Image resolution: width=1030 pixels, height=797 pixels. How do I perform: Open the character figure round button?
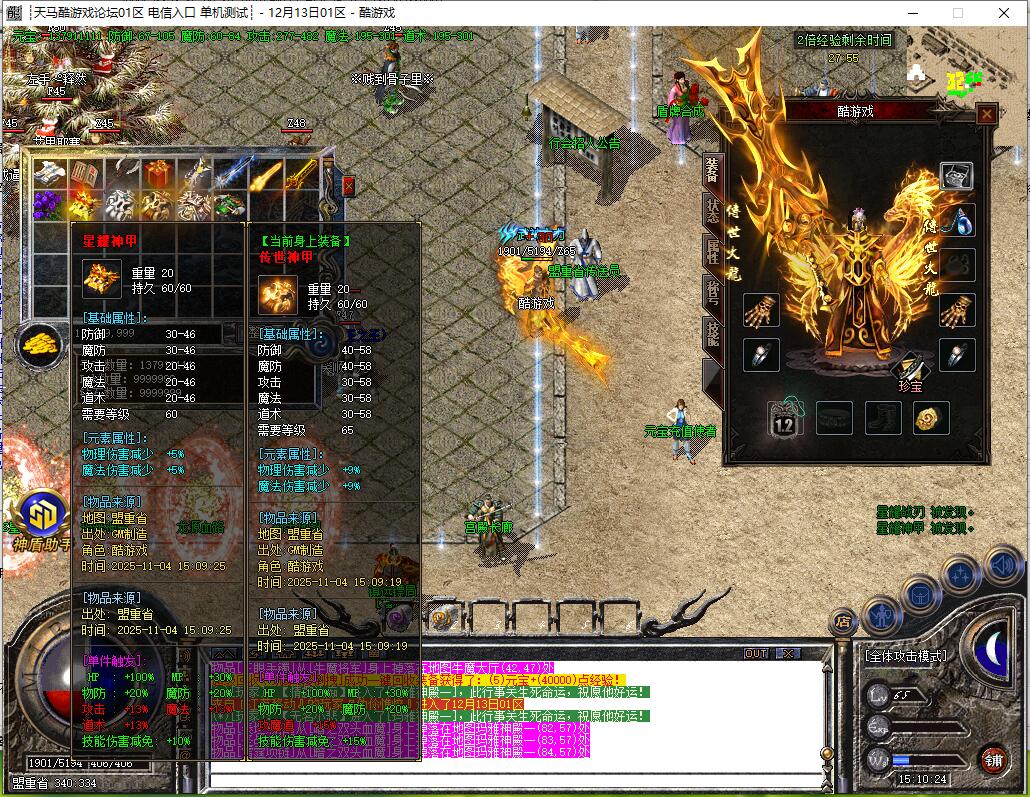click(x=881, y=613)
